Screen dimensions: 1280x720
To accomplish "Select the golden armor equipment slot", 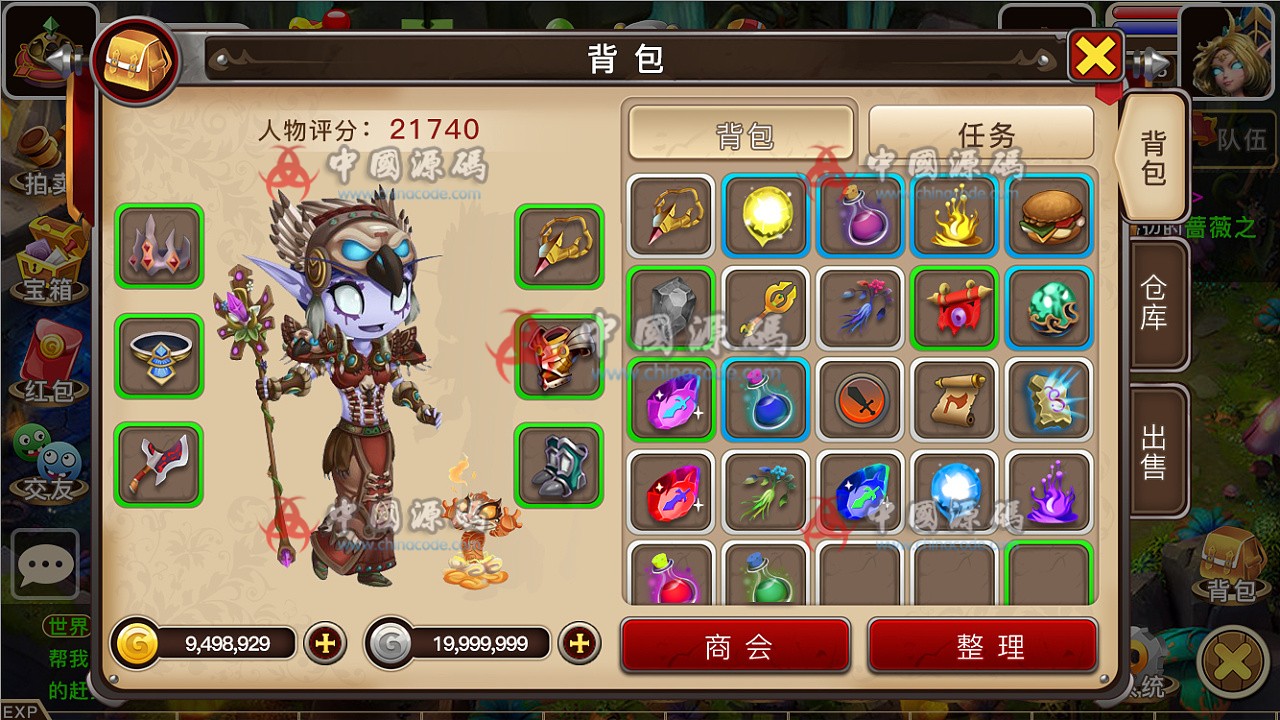I will coord(559,355).
